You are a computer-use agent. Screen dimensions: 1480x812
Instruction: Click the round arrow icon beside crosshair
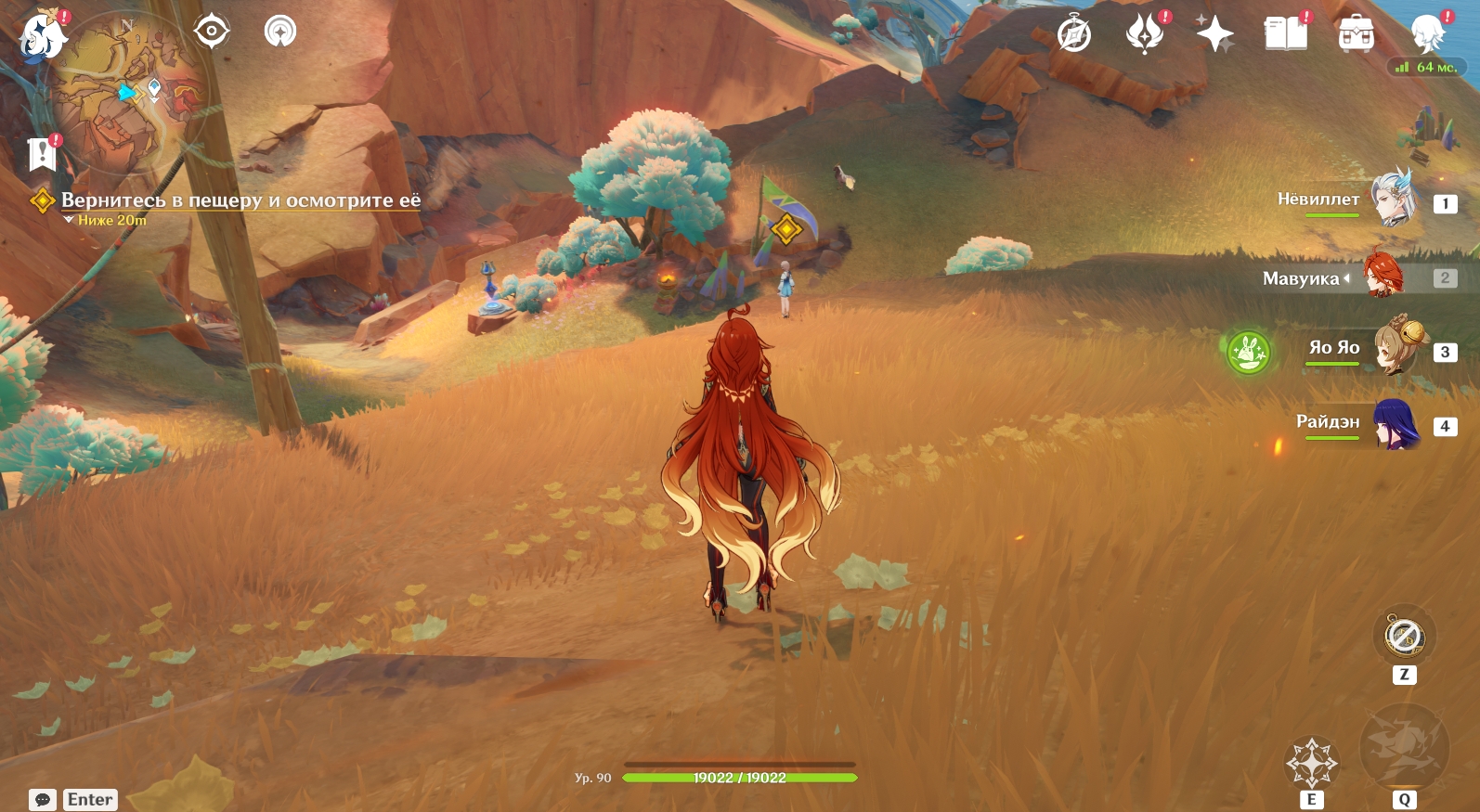279,32
